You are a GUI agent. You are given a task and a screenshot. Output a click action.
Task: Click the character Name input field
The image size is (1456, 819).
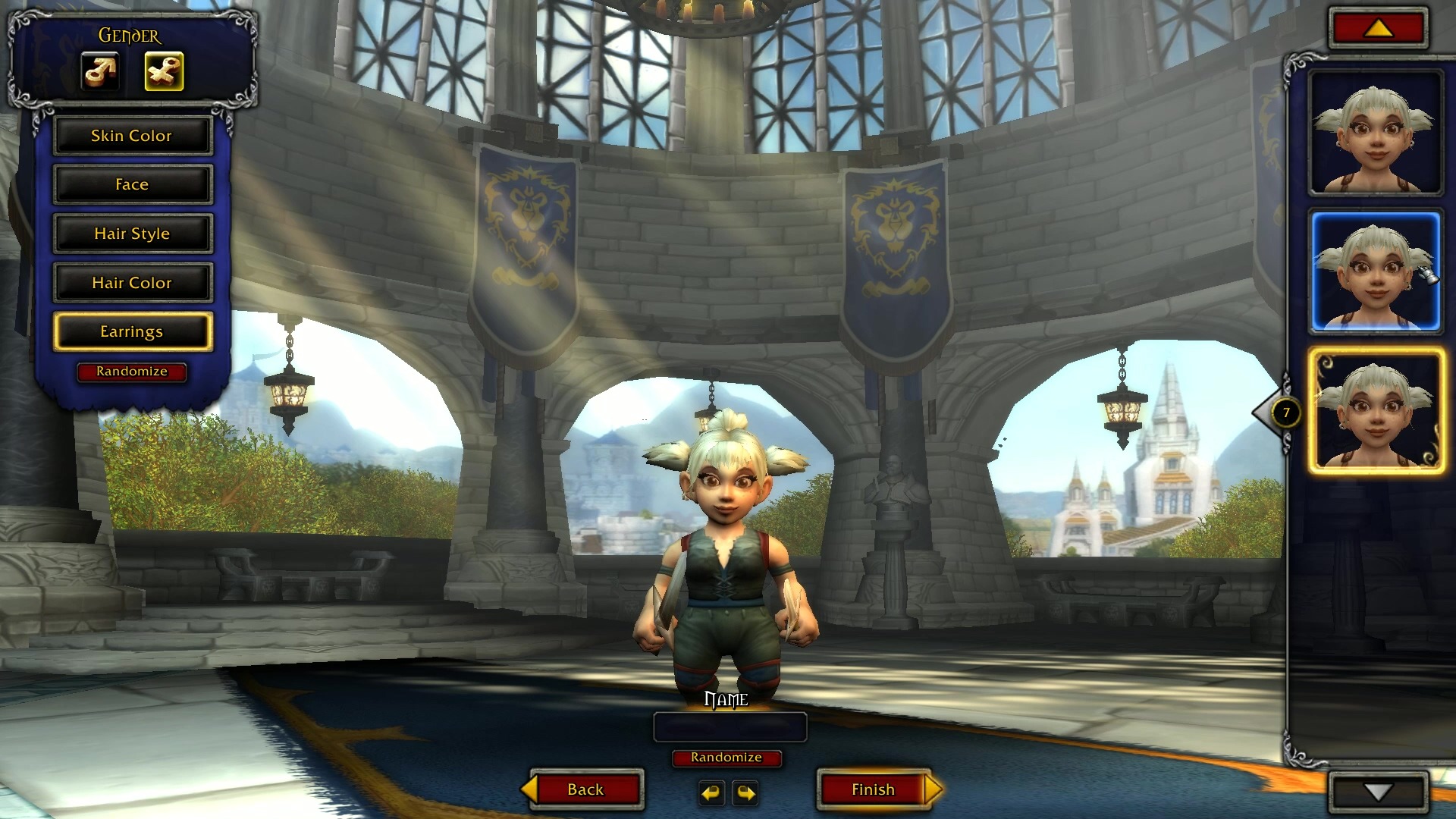[x=730, y=727]
